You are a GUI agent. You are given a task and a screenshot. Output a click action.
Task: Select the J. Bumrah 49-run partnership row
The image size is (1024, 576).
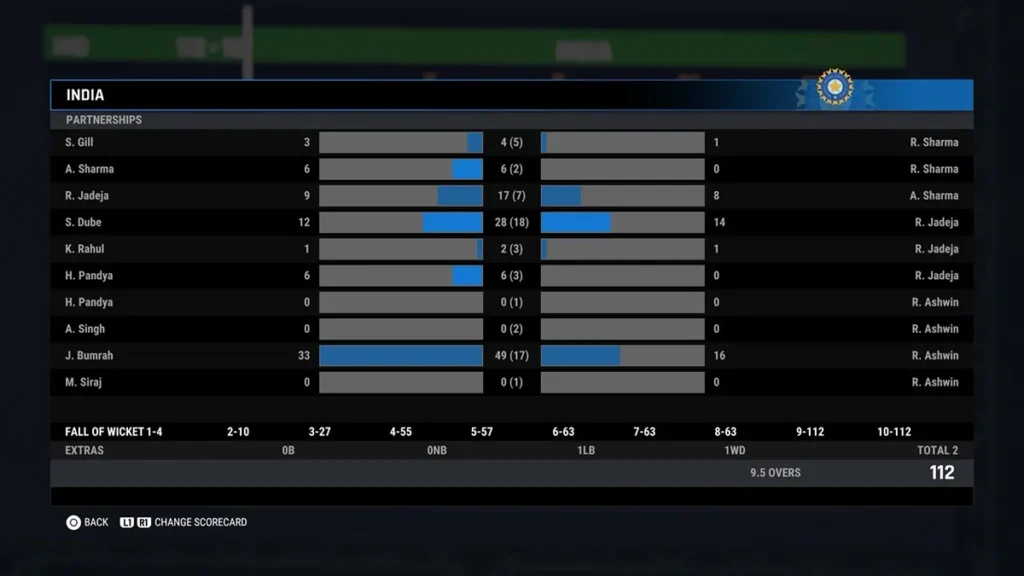[511, 355]
